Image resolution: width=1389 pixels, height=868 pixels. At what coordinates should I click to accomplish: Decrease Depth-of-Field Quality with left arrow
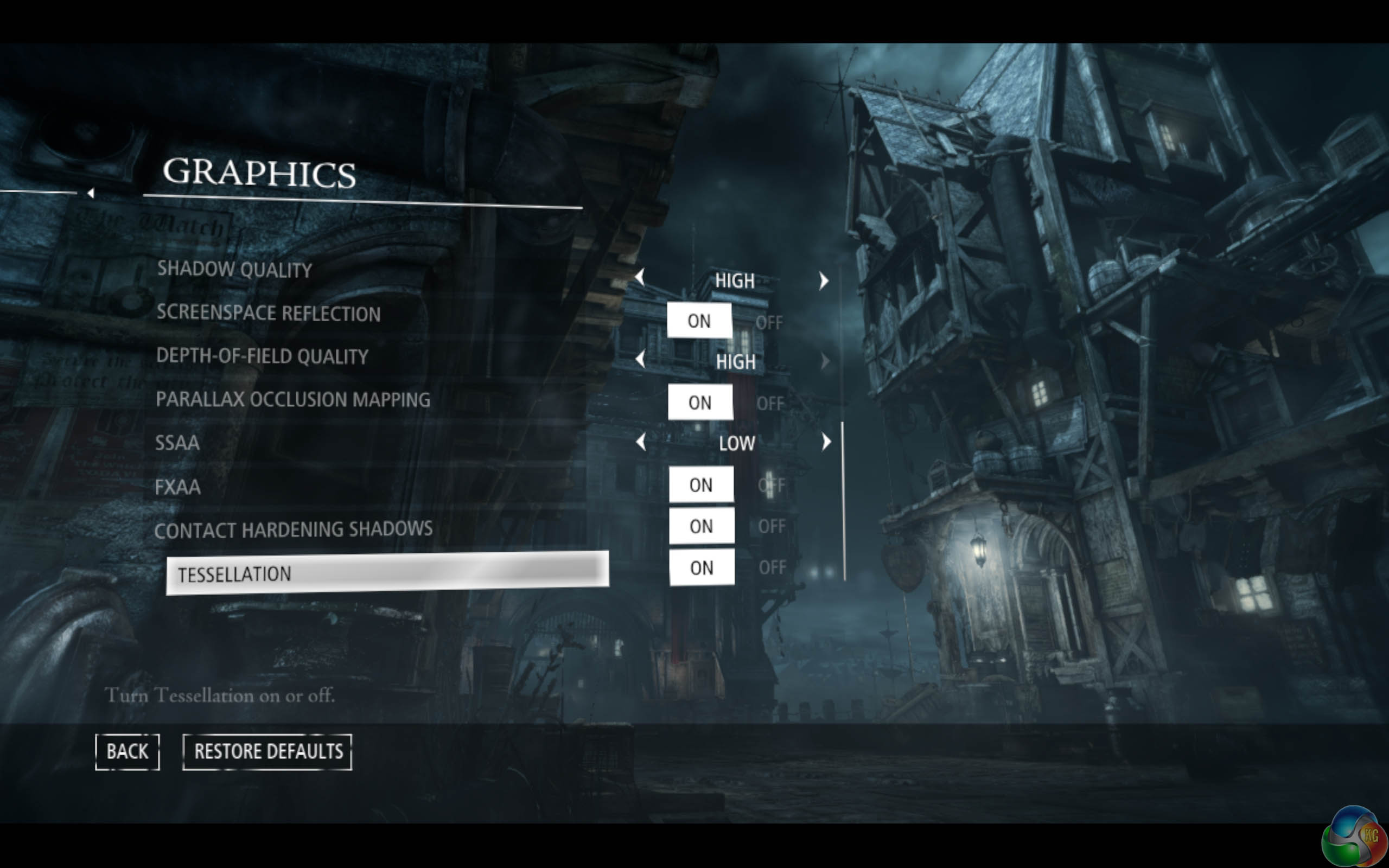pyautogui.click(x=641, y=360)
